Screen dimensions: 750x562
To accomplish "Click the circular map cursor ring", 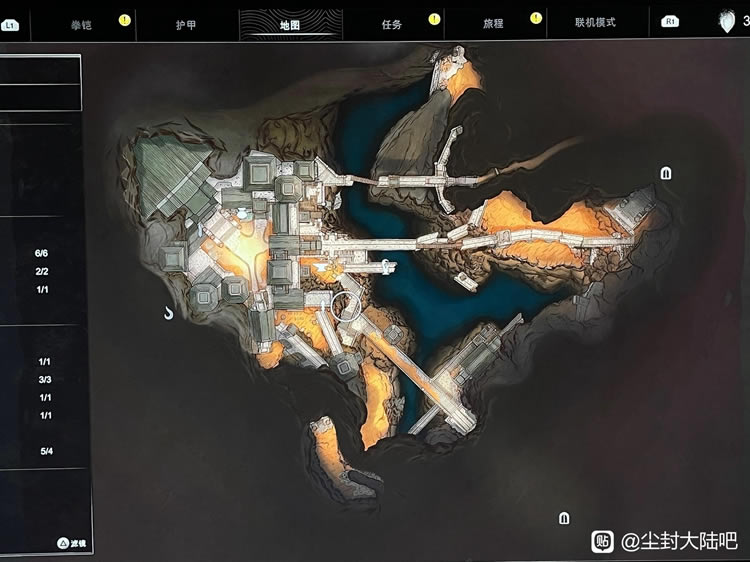I will [348, 305].
